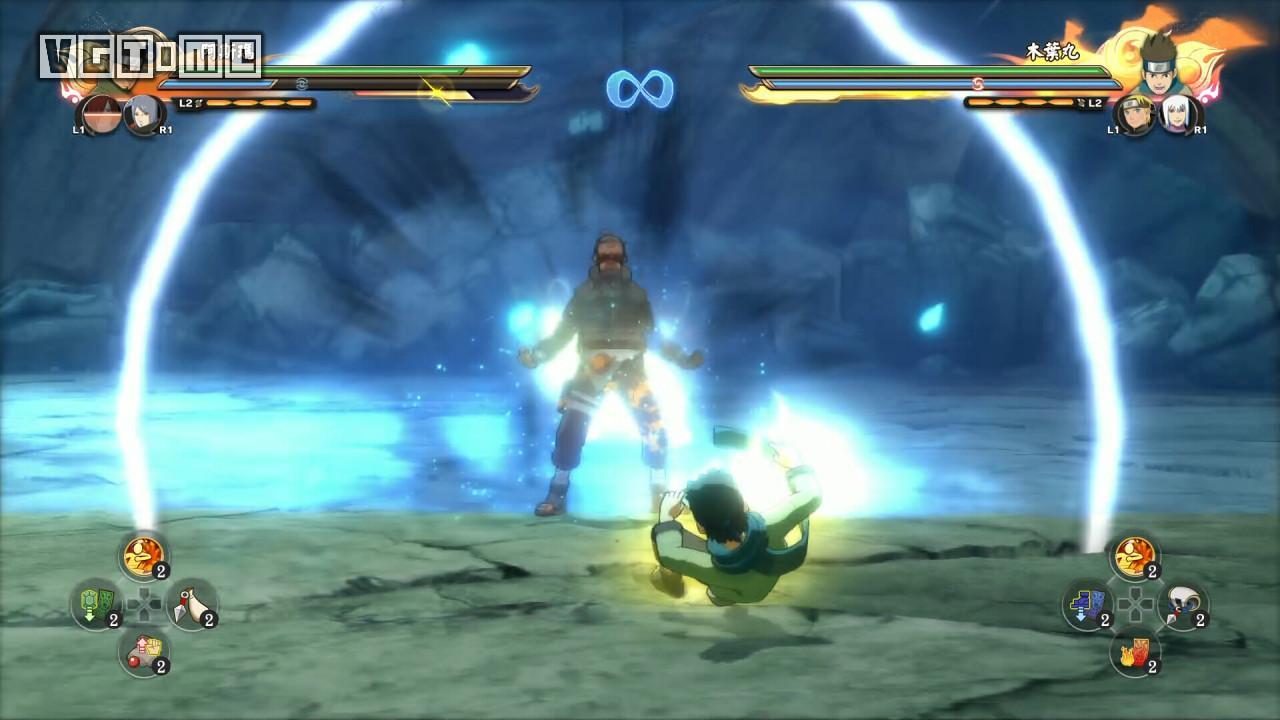
Task: Select the skull mask kunai item
Action: point(1183,603)
